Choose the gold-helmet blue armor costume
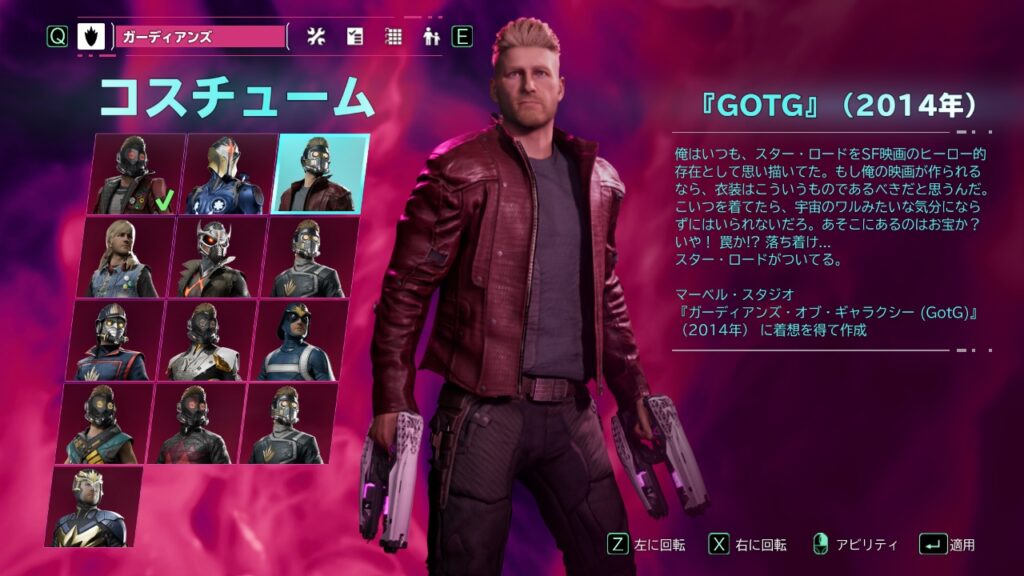 coord(228,174)
